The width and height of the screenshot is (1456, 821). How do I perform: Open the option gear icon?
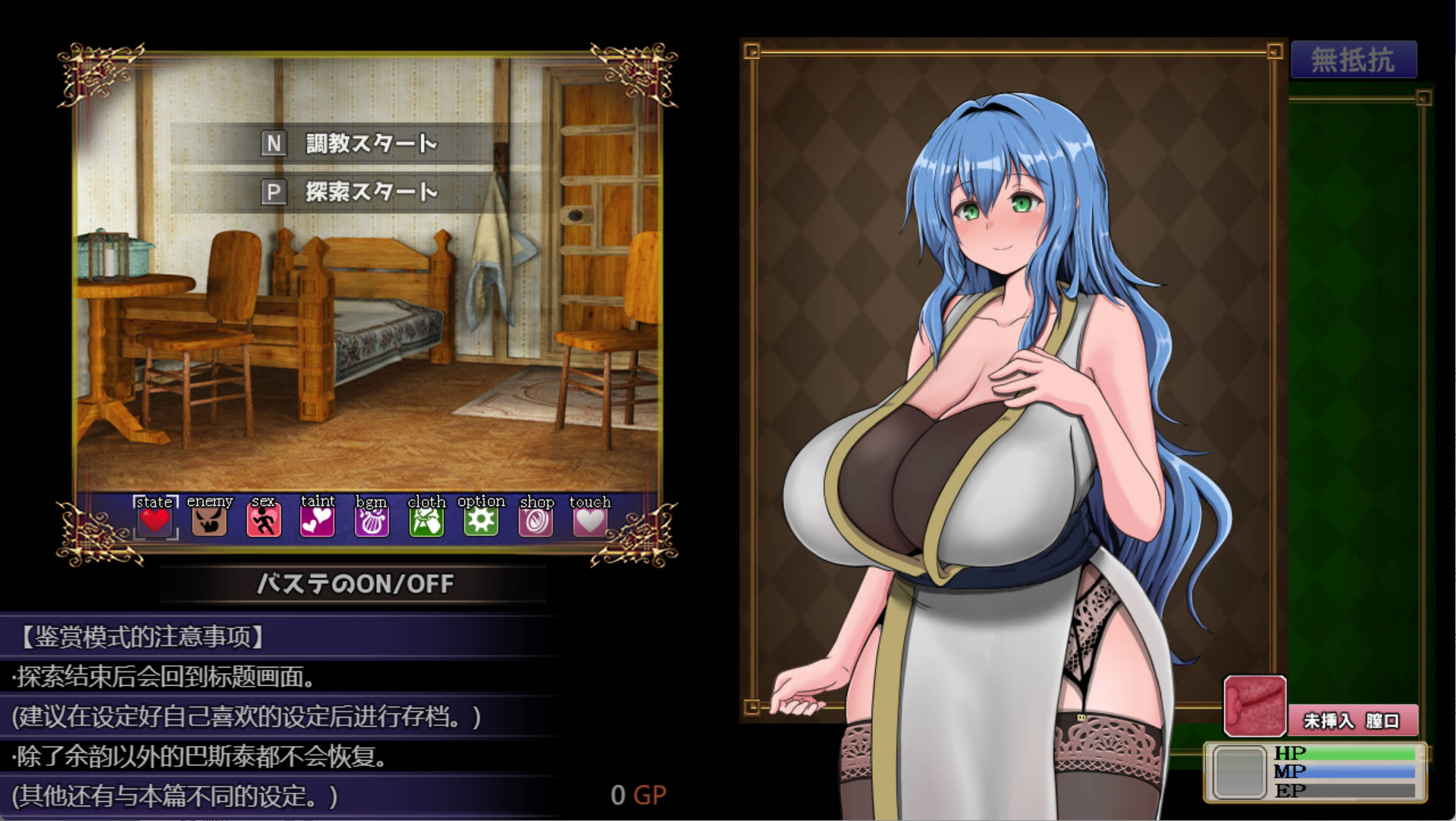click(481, 520)
